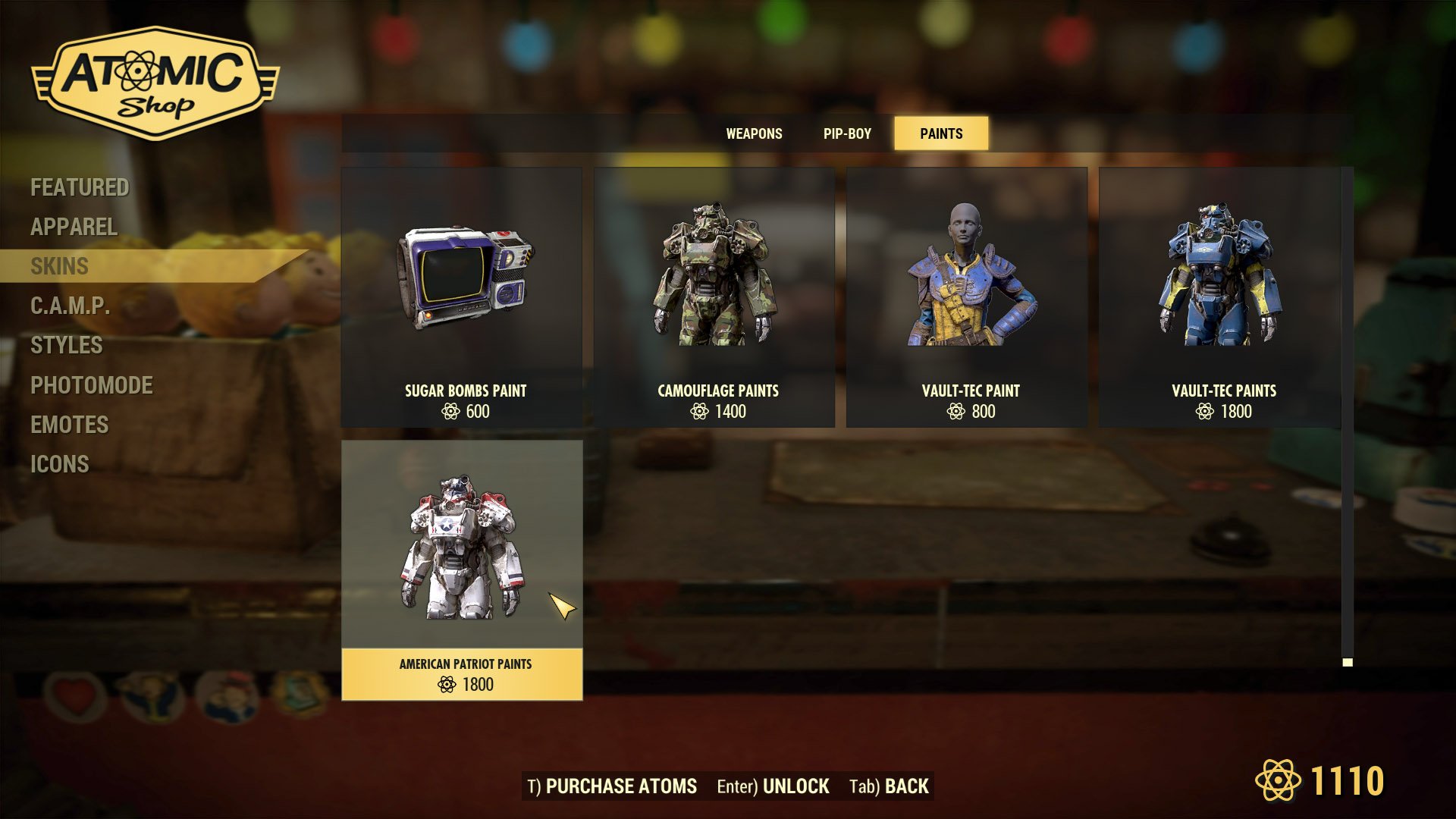The width and height of the screenshot is (1456, 819).
Task: Show the Photomode items
Action: pyautogui.click(x=91, y=385)
